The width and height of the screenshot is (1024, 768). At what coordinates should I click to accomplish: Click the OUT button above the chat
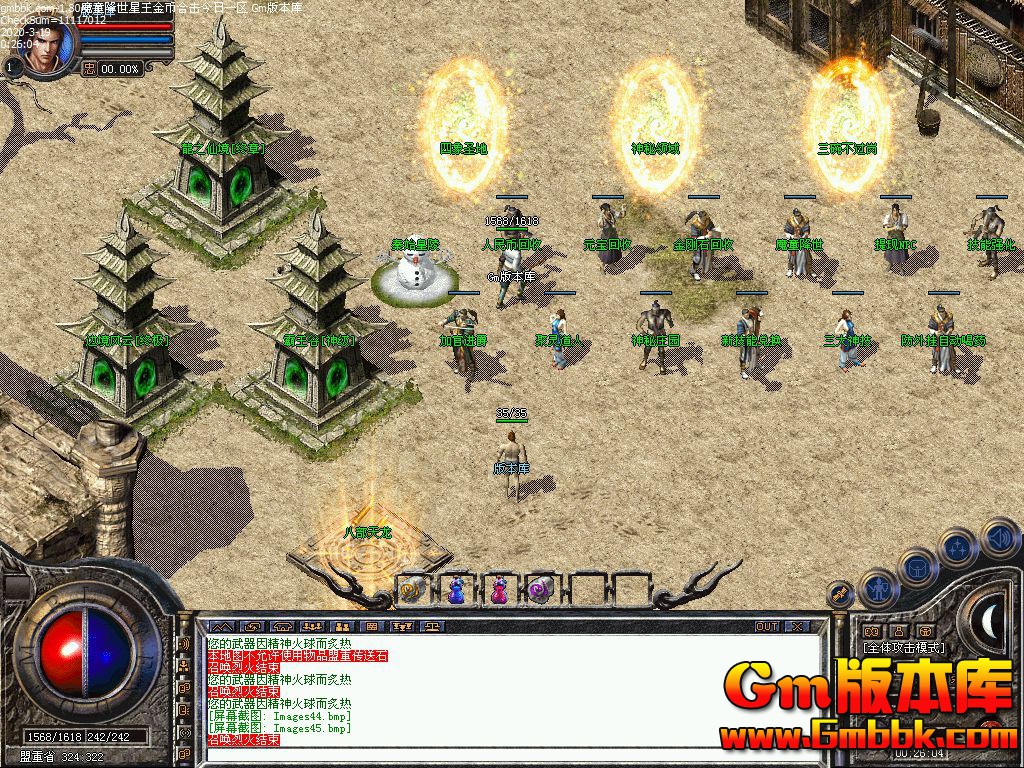(766, 627)
